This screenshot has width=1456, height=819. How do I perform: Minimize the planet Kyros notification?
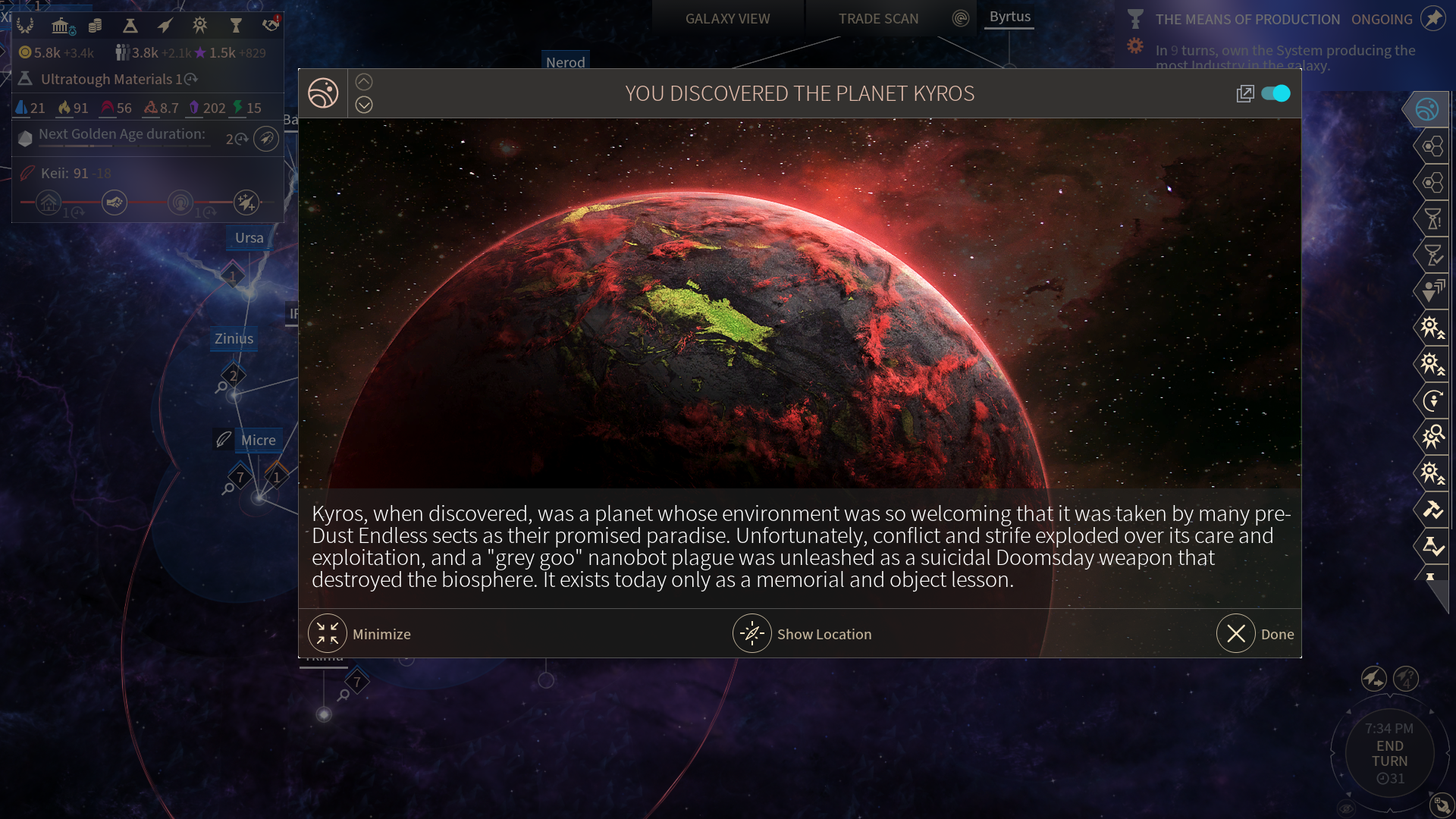(x=328, y=634)
